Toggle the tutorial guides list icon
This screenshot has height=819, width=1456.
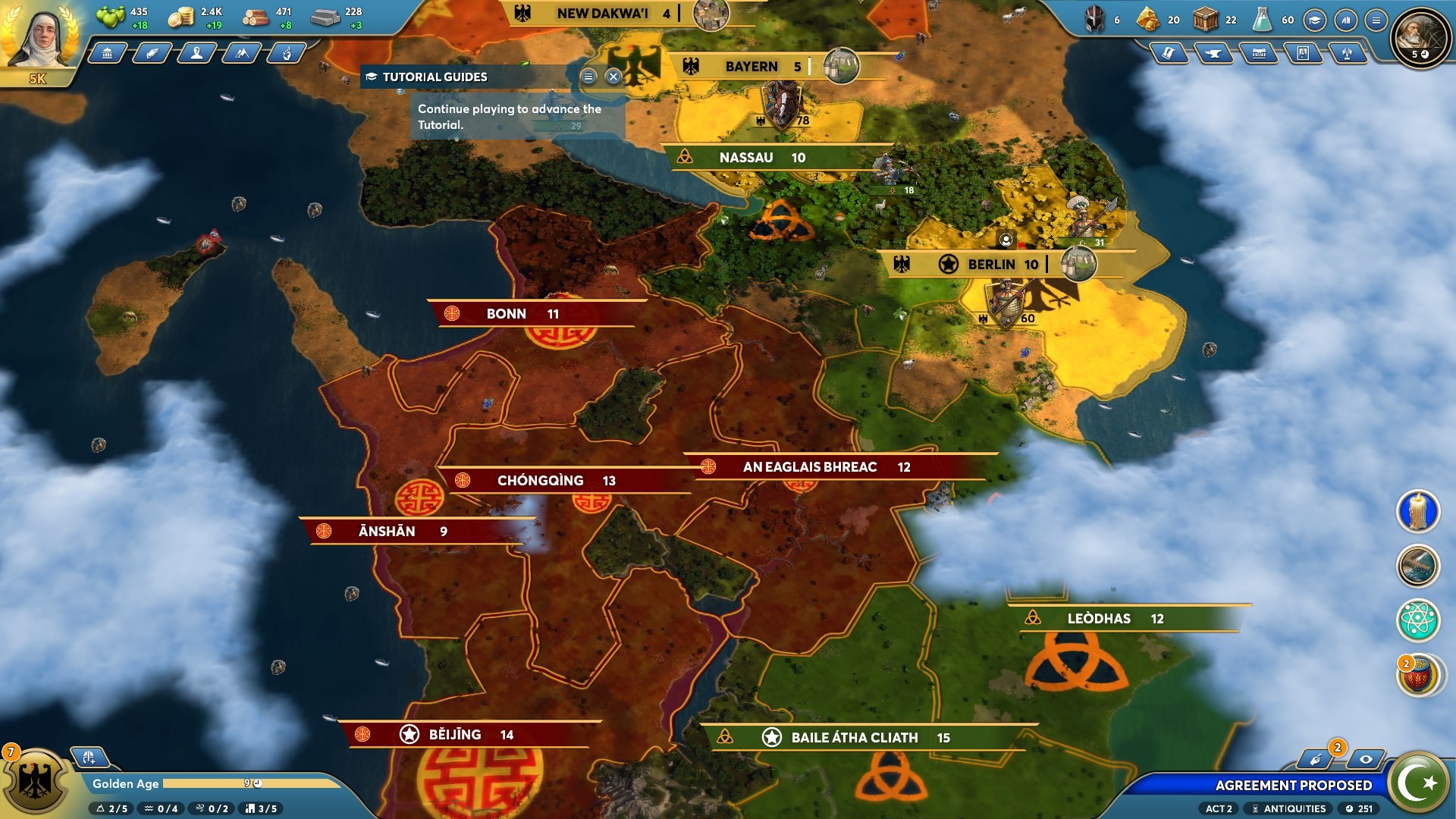click(588, 77)
